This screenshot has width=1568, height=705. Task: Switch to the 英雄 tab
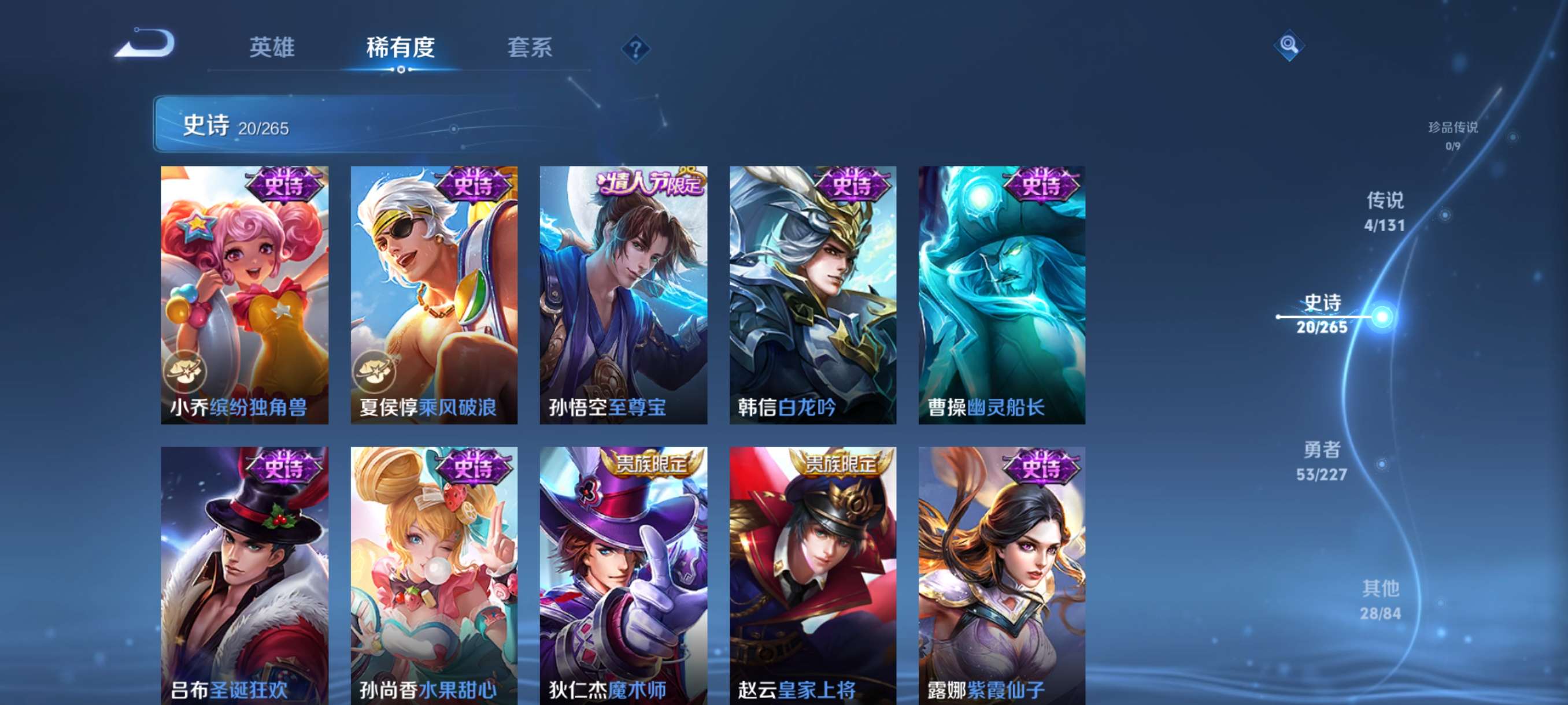pyautogui.click(x=273, y=49)
